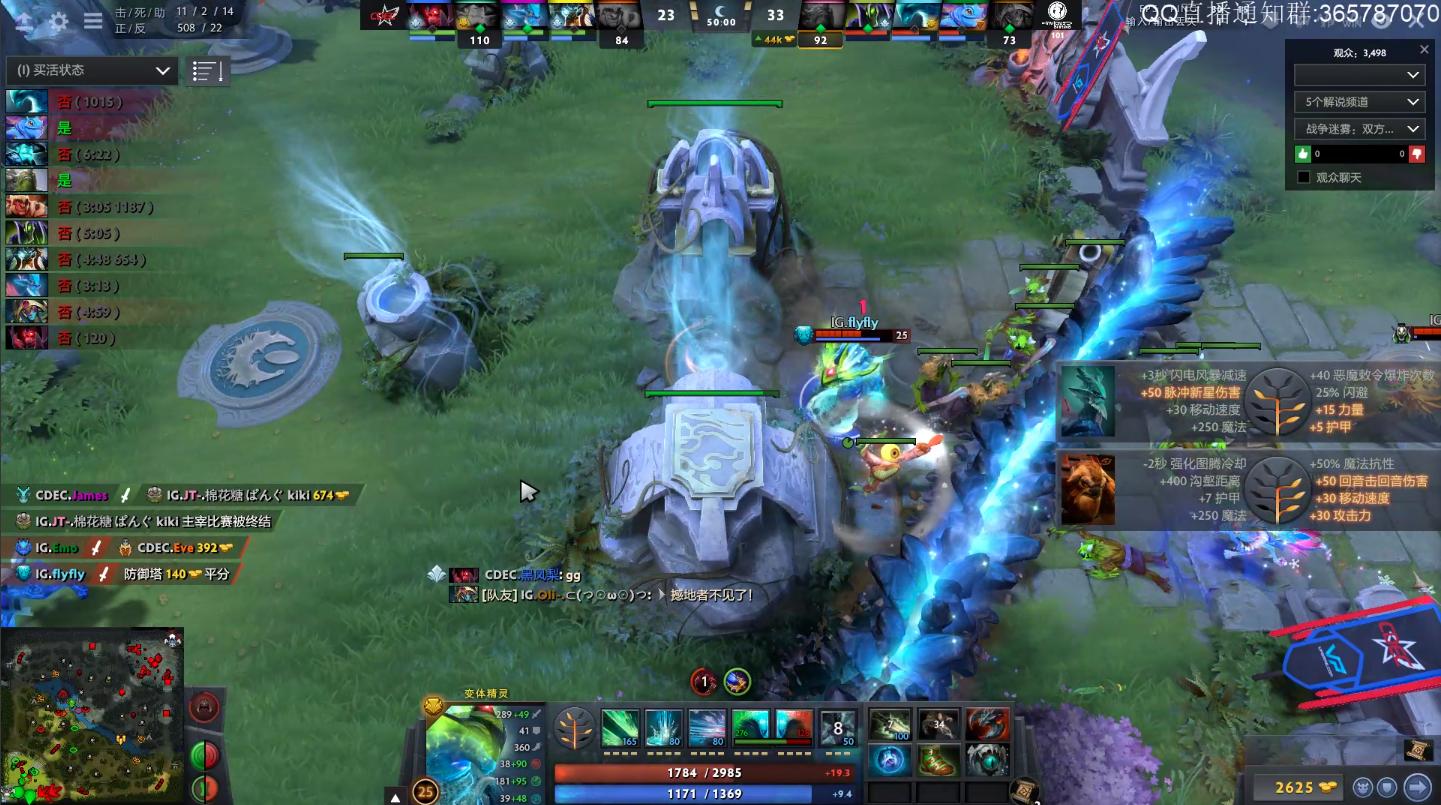Click the red thumbs-down rating button
The height and width of the screenshot is (805, 1441).
1417,154
